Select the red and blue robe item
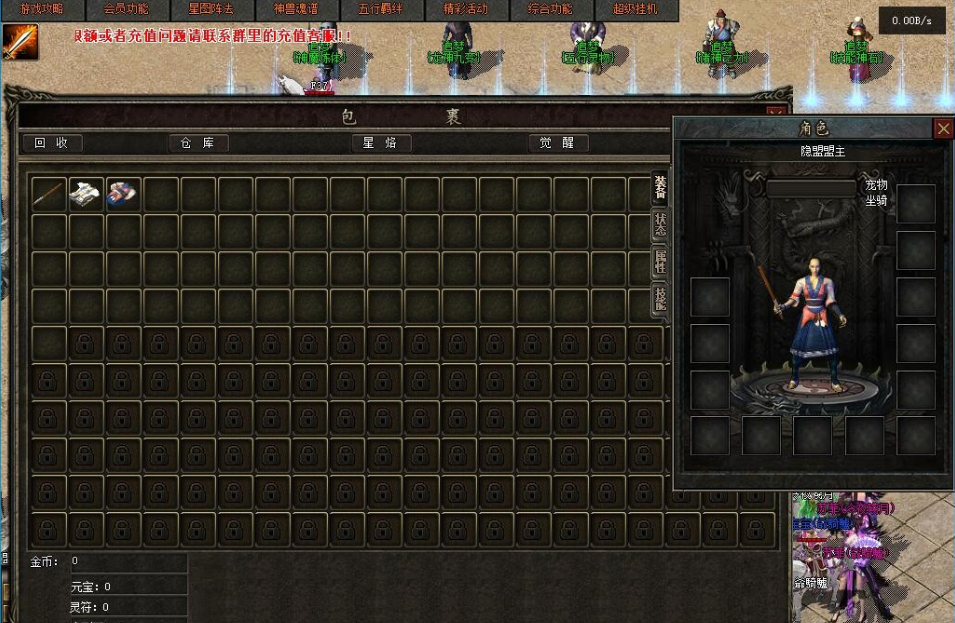The width and height of the screenshot is (955, 623). click(x=123, y=193)
